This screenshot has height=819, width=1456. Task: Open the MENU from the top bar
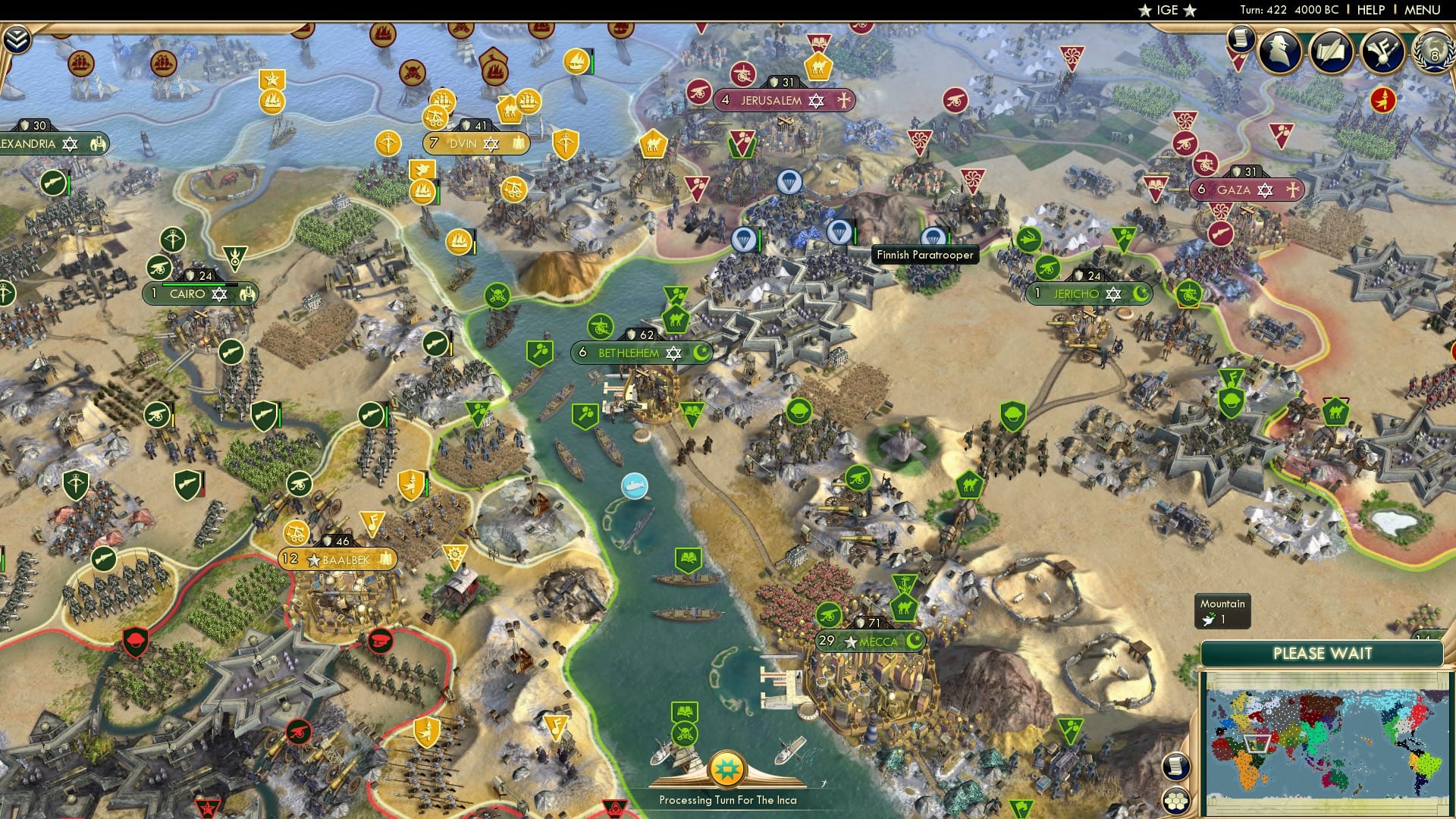1424,10
